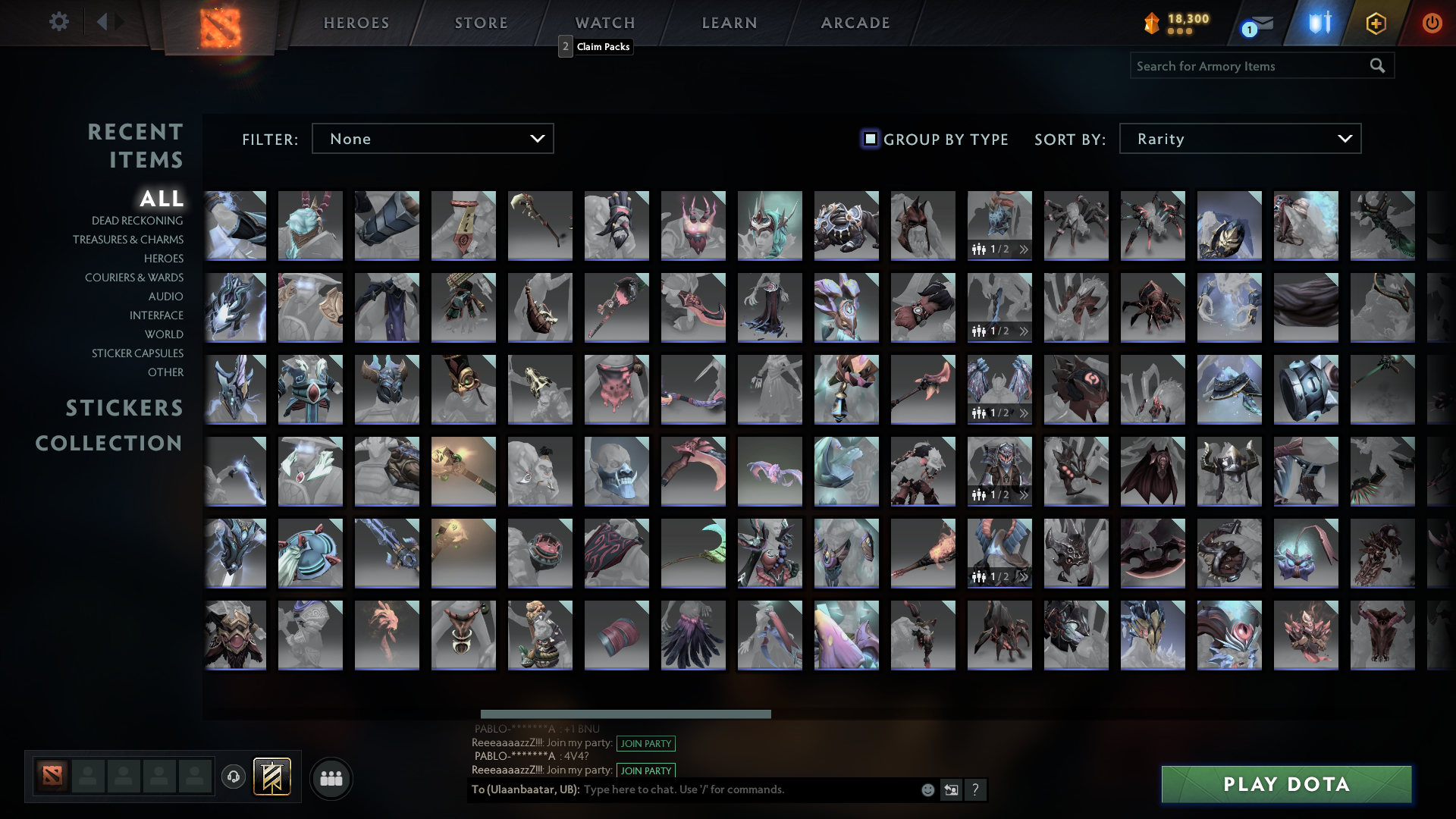Open the settings gear icon
Viewport: 1456px width, 819px height.
59,22
